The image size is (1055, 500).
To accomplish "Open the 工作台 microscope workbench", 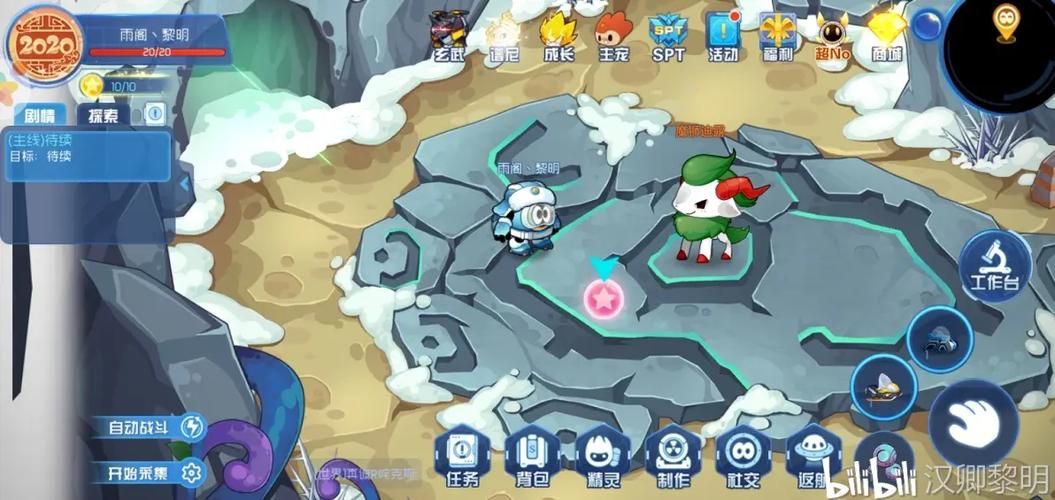I will pos(995,264).
